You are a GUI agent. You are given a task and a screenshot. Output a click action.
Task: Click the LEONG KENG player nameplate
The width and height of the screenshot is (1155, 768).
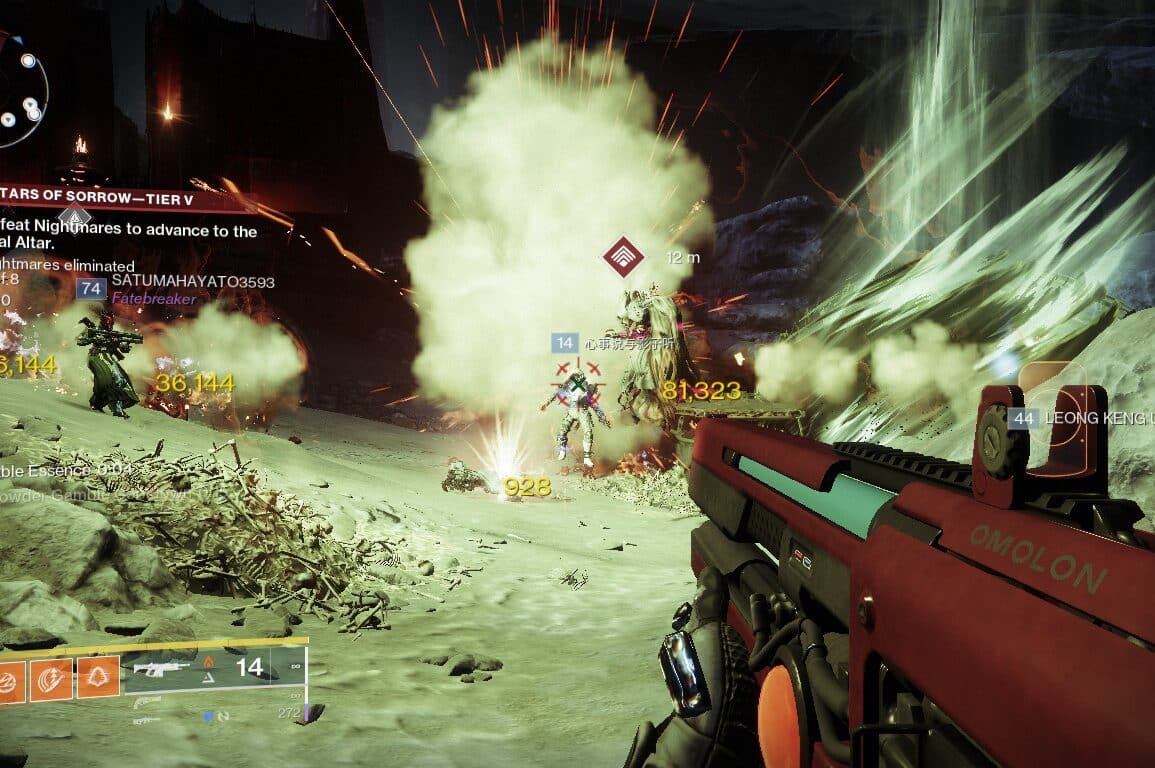1095,418
